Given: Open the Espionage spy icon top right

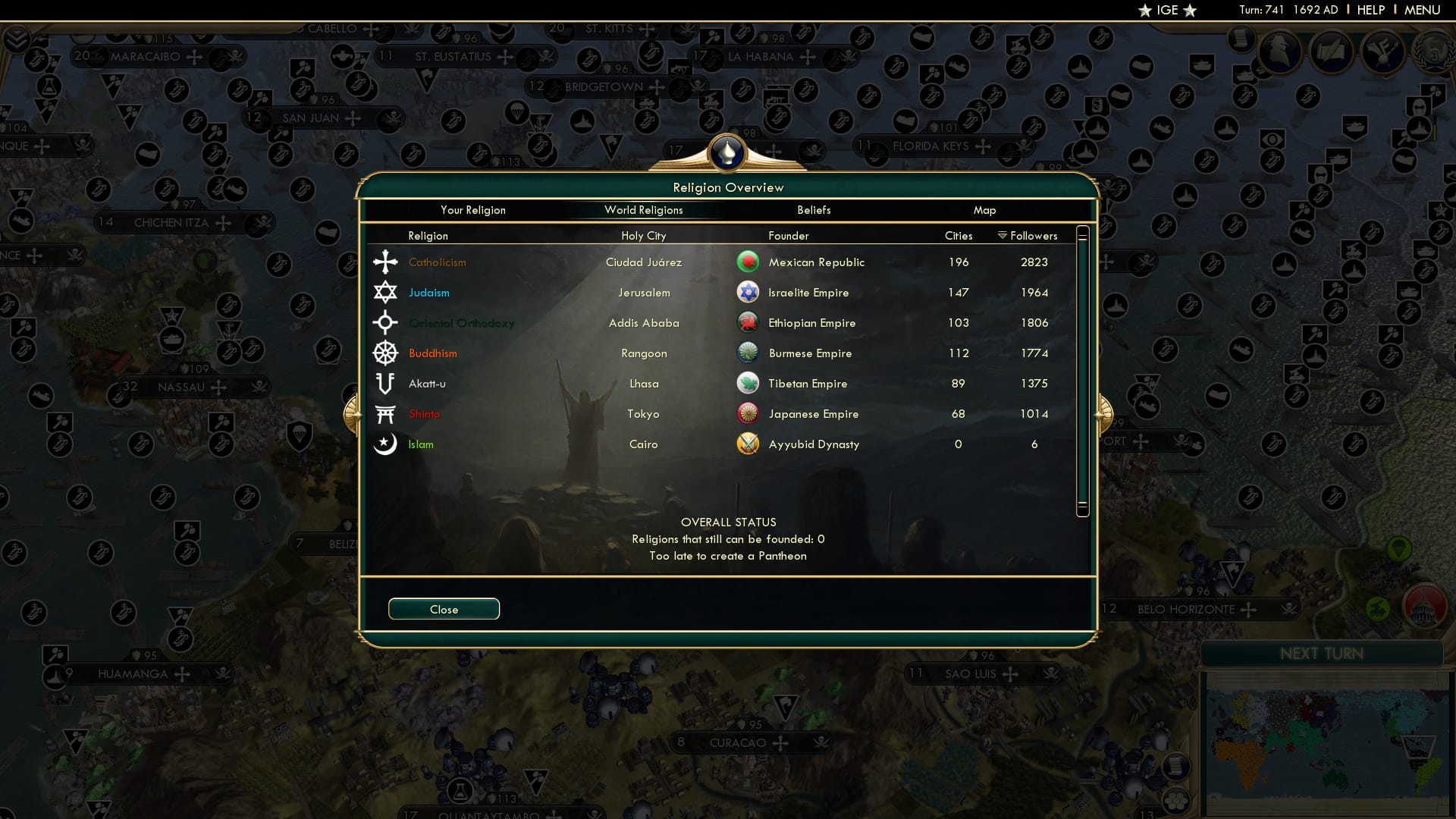Looking at the screenshot, I should coord(1280,53).
